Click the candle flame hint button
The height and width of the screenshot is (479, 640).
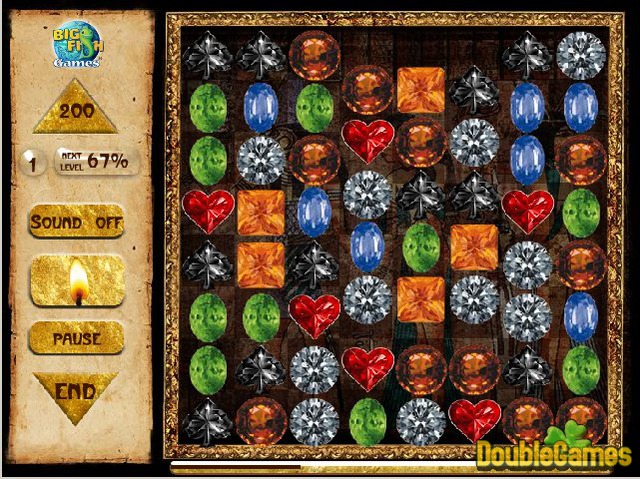coord(77,281)
